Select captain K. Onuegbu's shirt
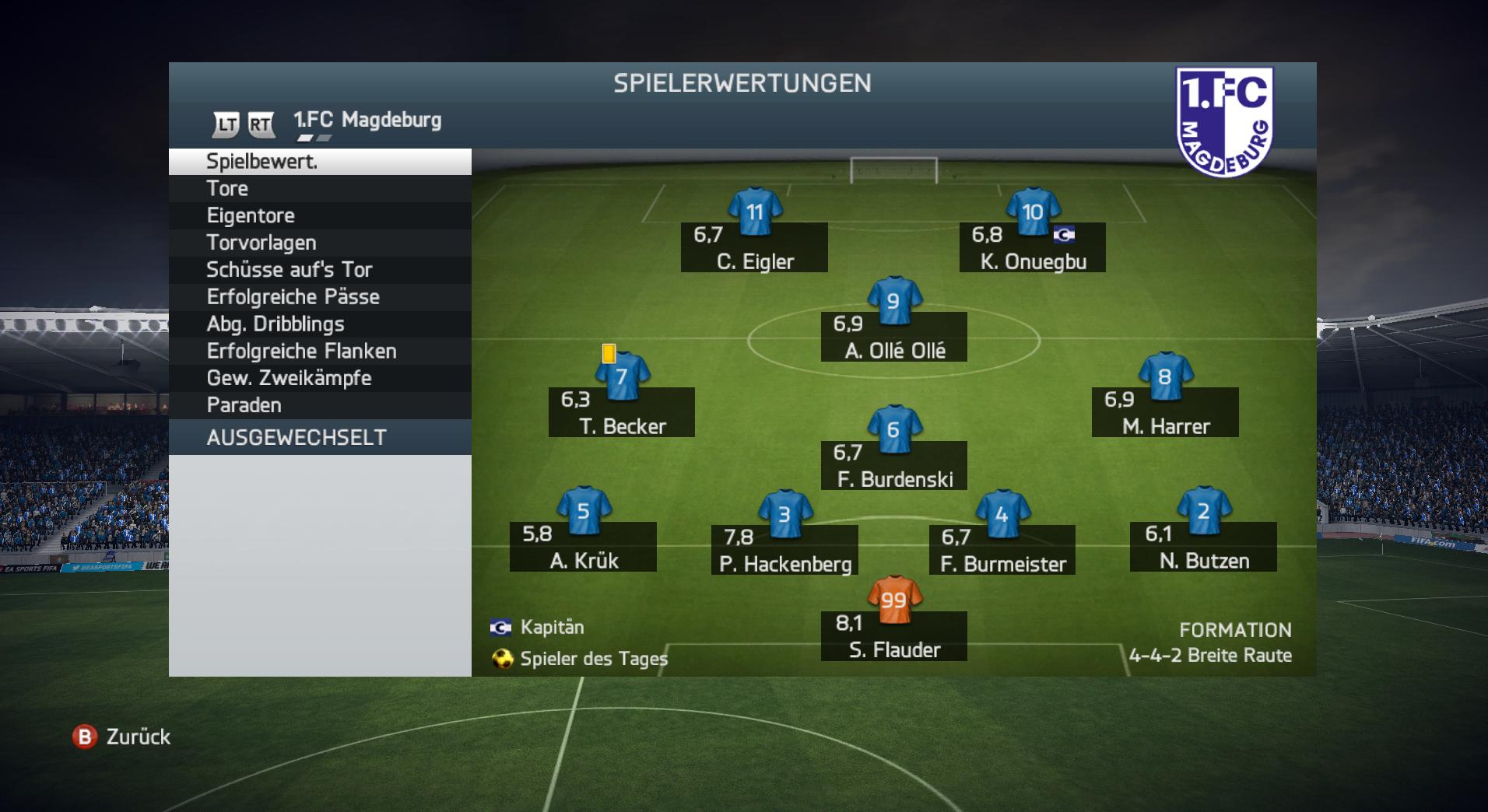This screenshot has height=812, width=1488. coord(1033,212)
